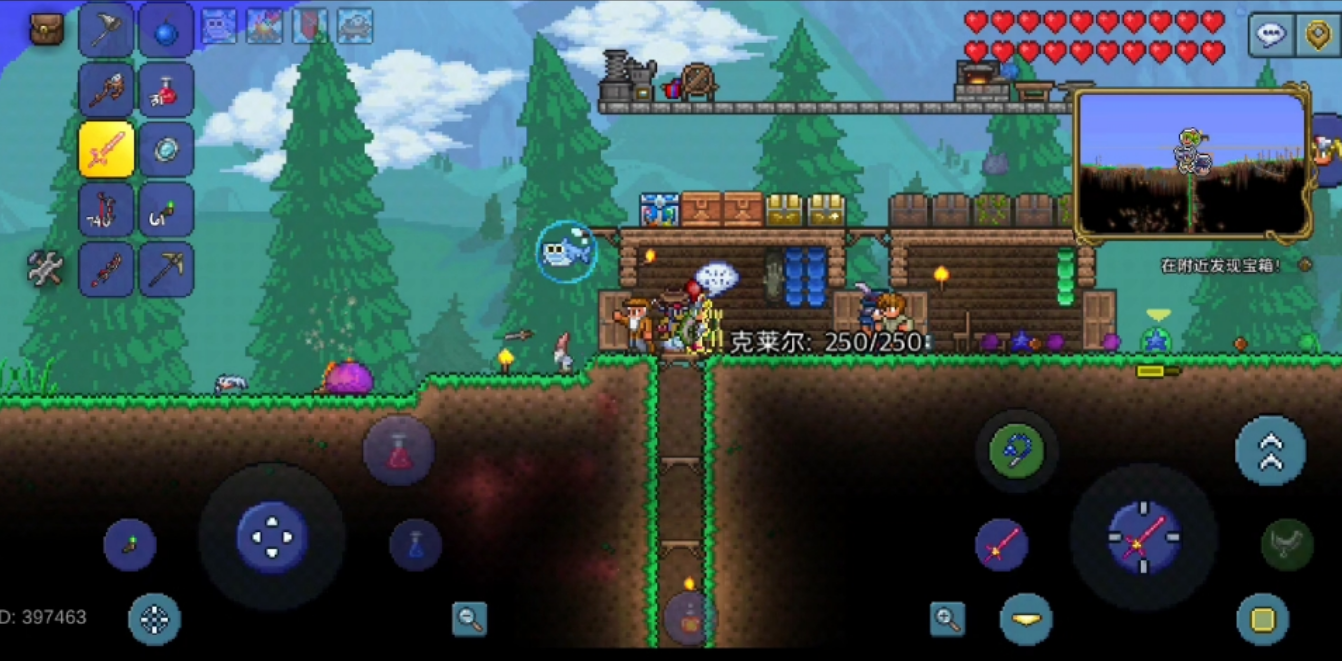The height and width of the screenshot is (661, 1342).
Task: Tap the zoom-in magnifier button
Action: [x=947, y=619]
